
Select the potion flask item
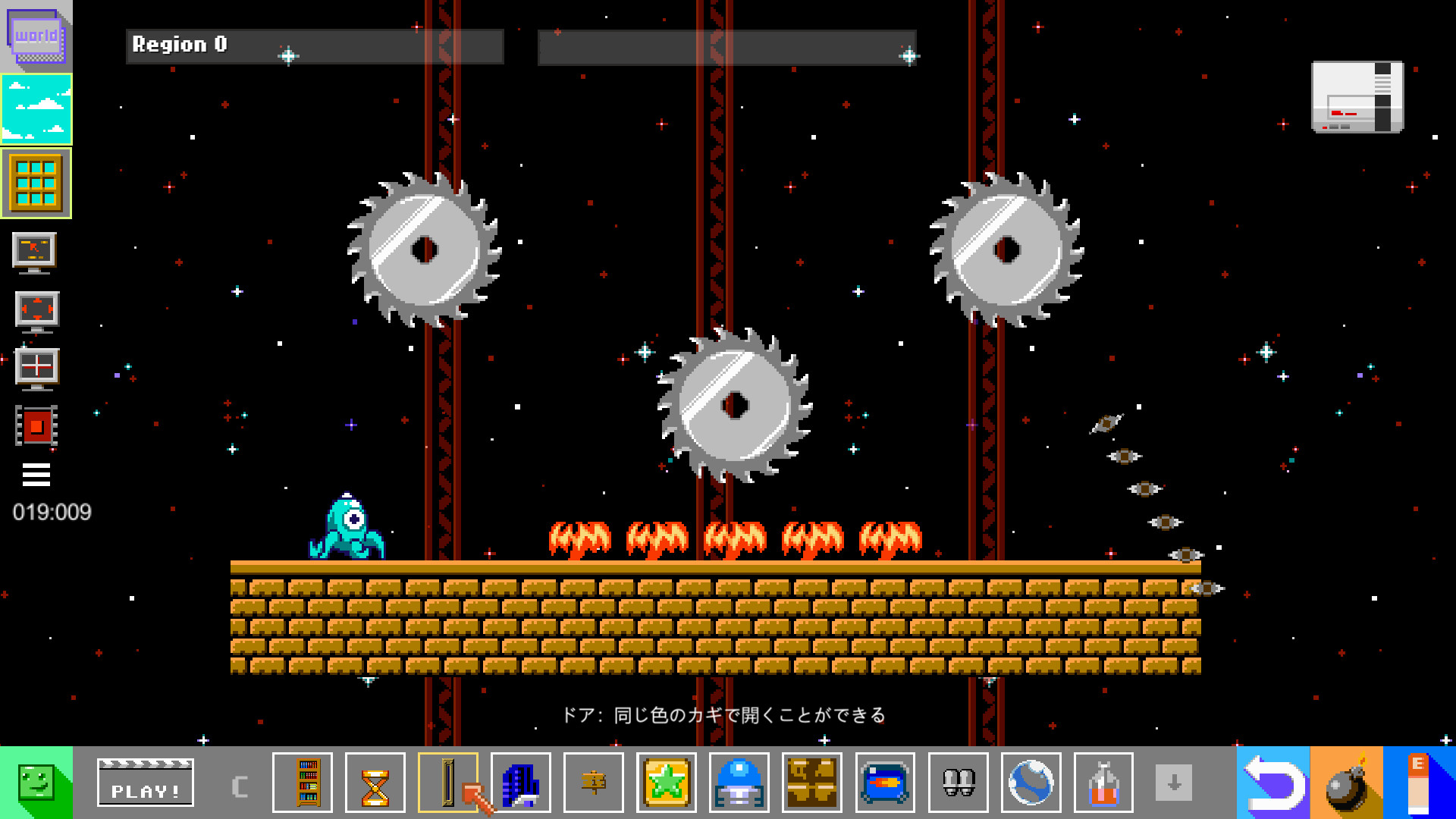click(1103, 783)
